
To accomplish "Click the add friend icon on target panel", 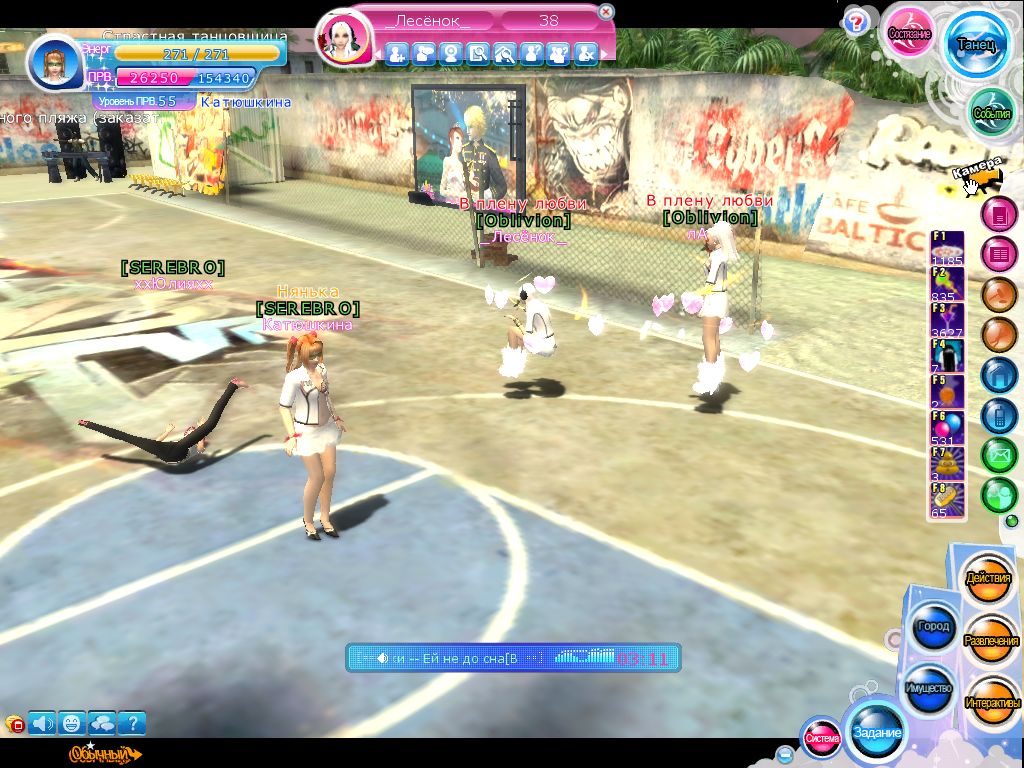I will (x=396, y=54).
